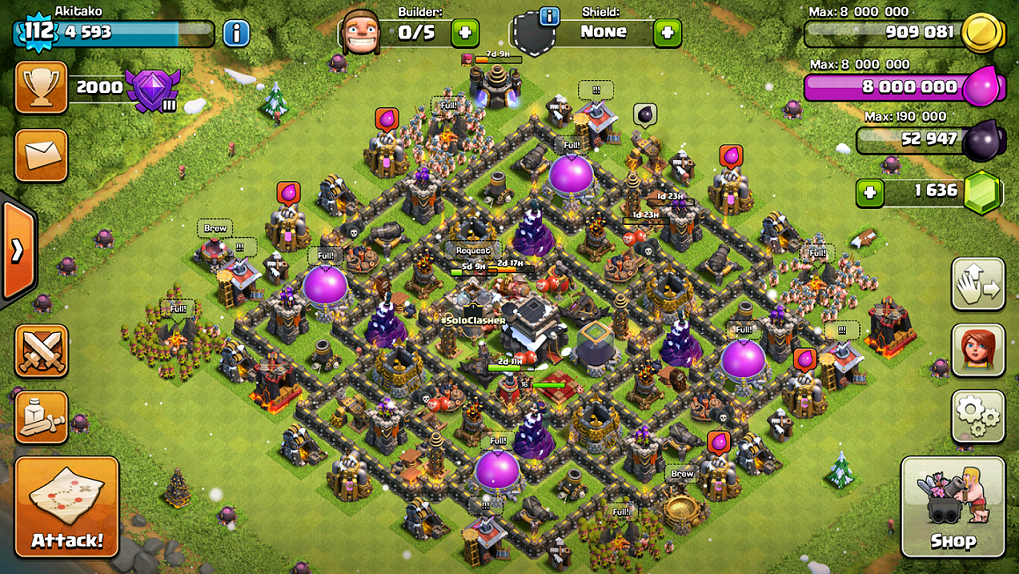Open the Attack! map button
Viewport: 1019px width, 574px height.
click(x=67, y=508)
